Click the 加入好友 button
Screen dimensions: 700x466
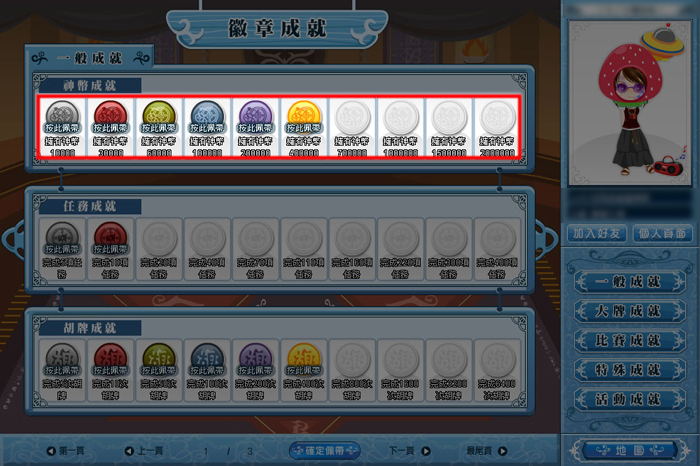(x=597, y=233)
